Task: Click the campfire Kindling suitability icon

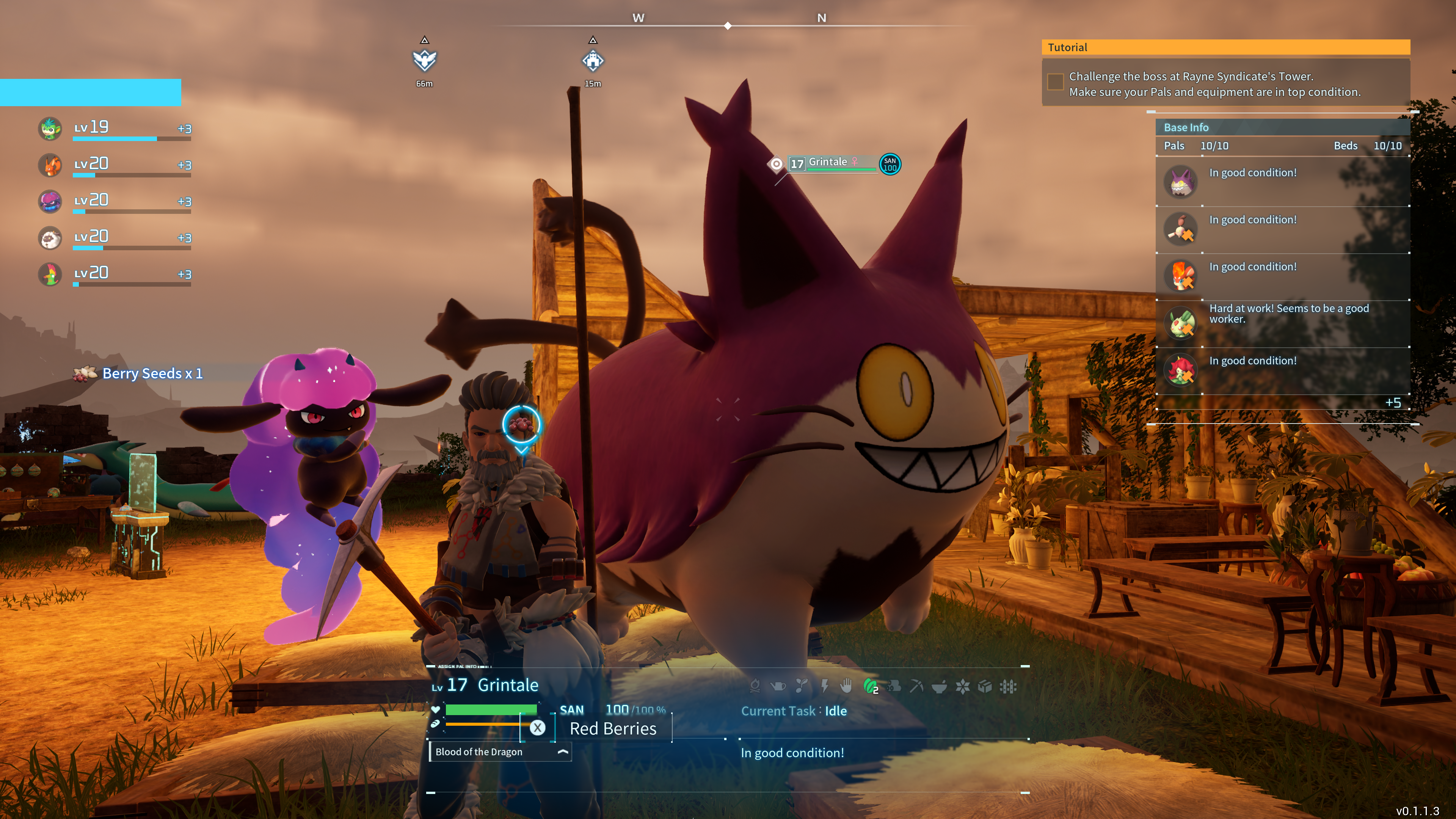Action: tap(755, 686)
